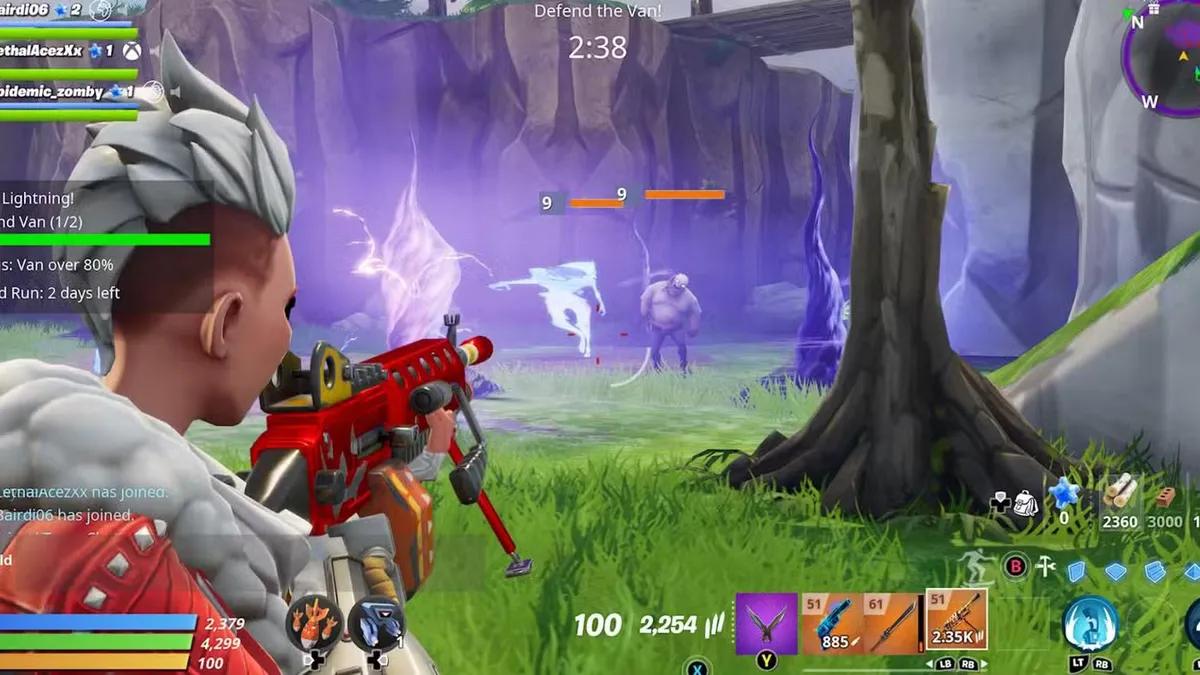Screen dimensions: 1200x675
Task: Select the purple pickaxe slot
Action: coord(766,623)
